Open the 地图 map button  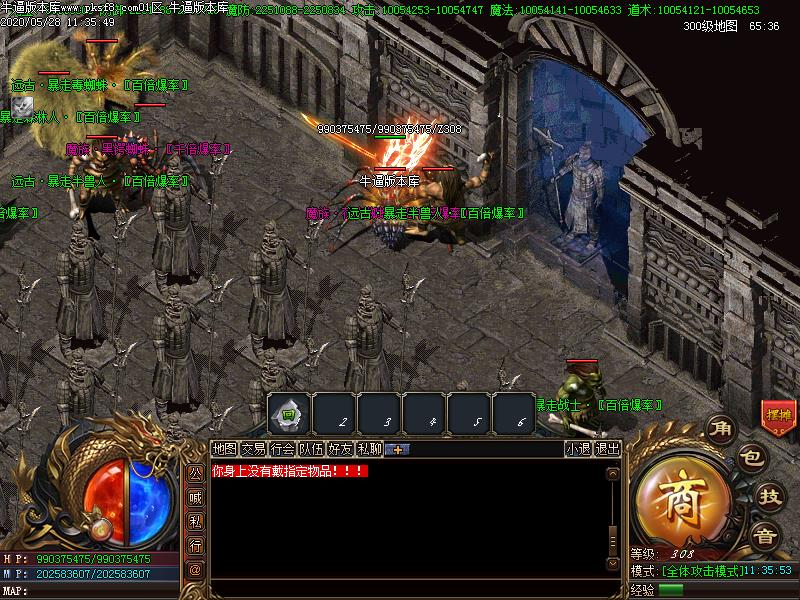point(224,449)
